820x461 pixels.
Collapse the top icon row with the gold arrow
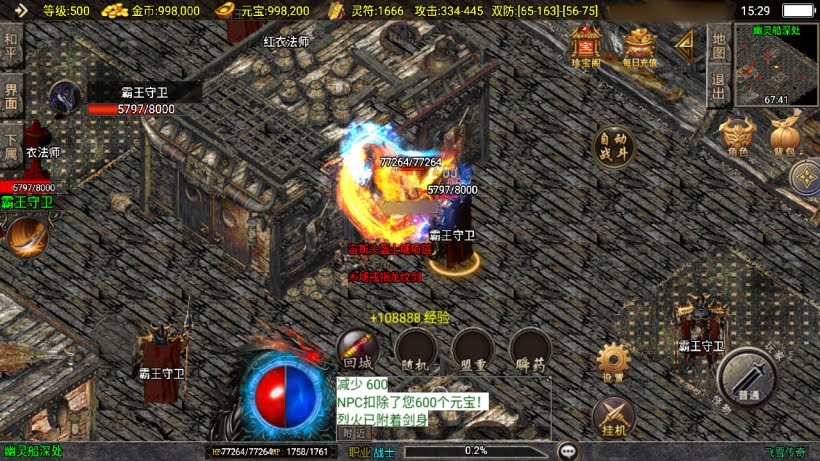pos(686,44)
